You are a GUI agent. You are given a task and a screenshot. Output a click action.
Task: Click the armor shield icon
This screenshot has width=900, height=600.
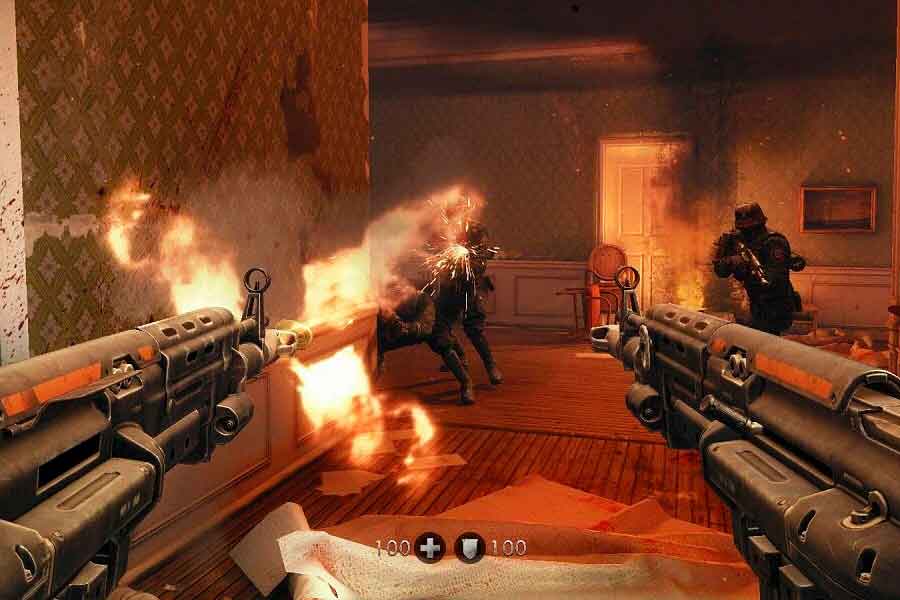[x=469, y=547]
